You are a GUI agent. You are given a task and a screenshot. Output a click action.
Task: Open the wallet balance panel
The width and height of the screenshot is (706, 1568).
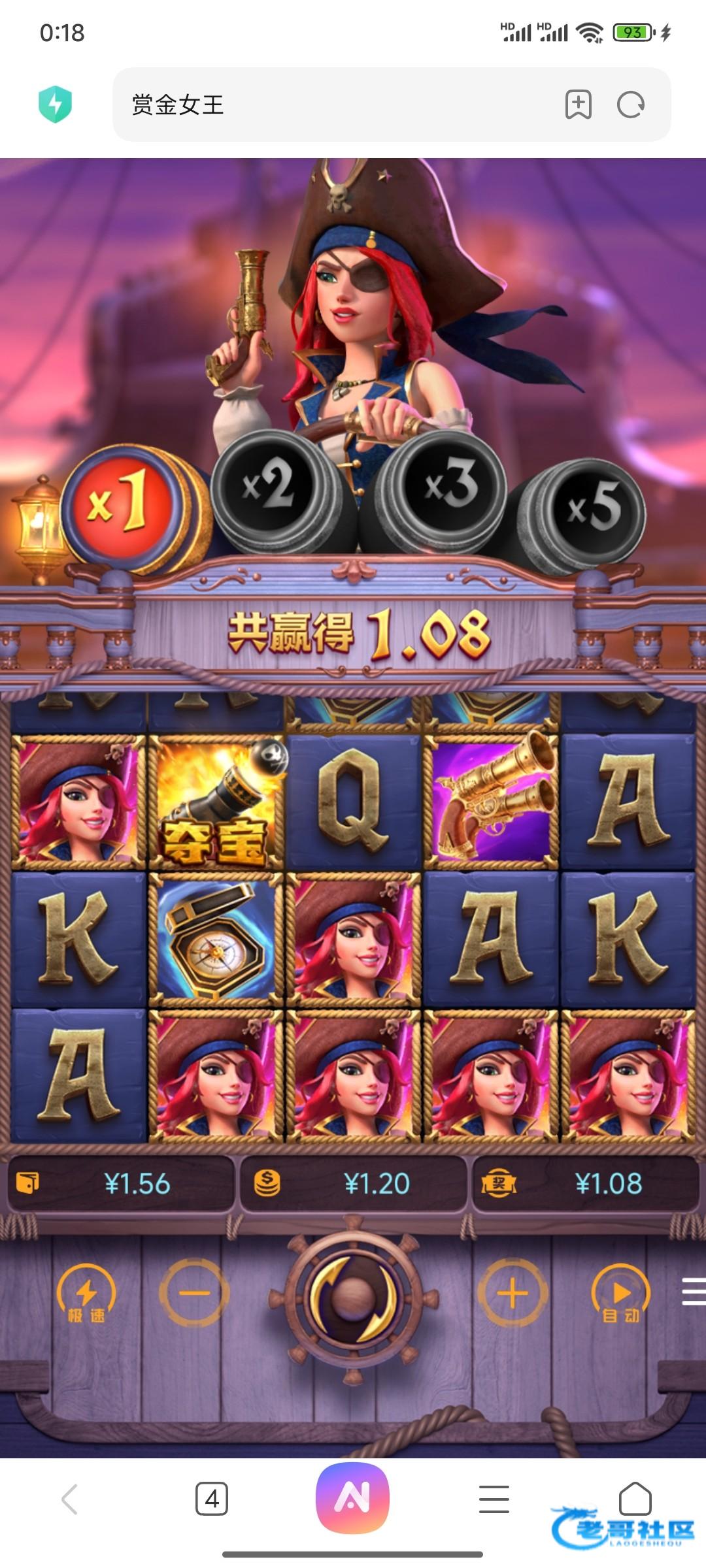pos(121,1183)
